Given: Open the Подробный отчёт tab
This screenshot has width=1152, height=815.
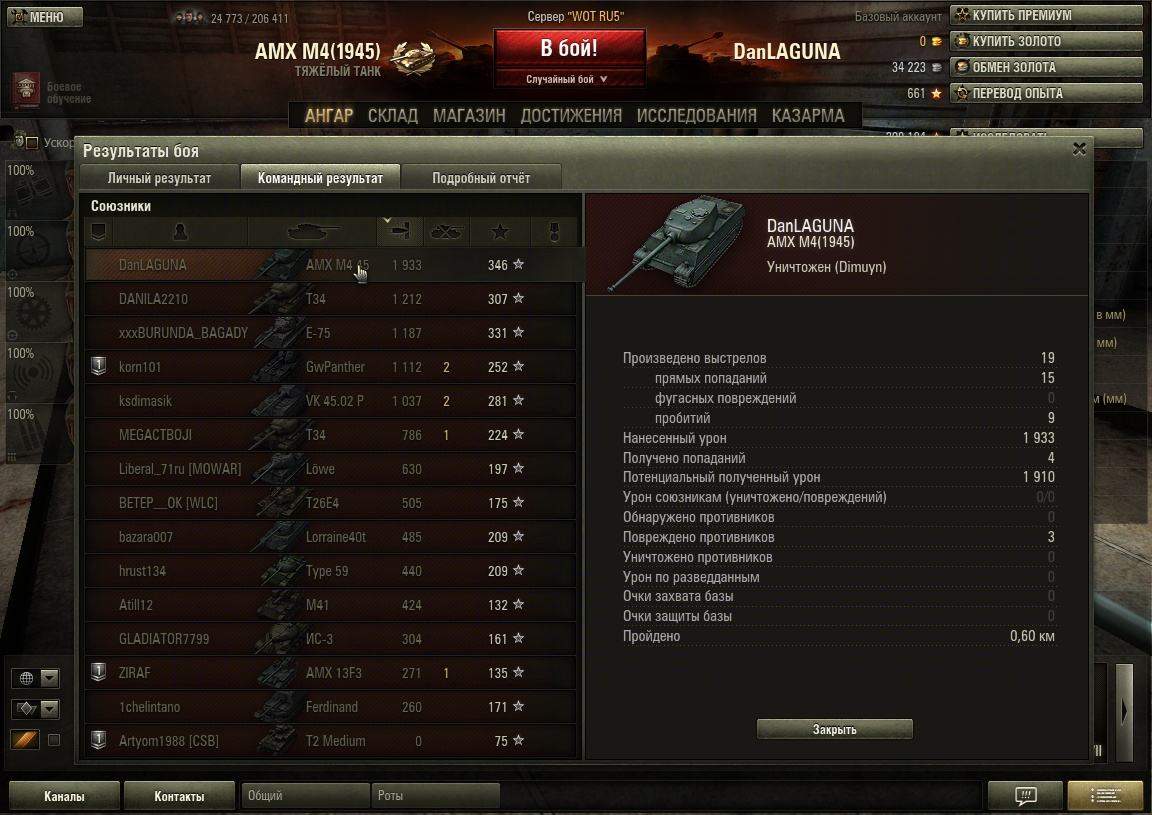Looking at the screenshot, I should pyautogui.click(x=481, y=178).
